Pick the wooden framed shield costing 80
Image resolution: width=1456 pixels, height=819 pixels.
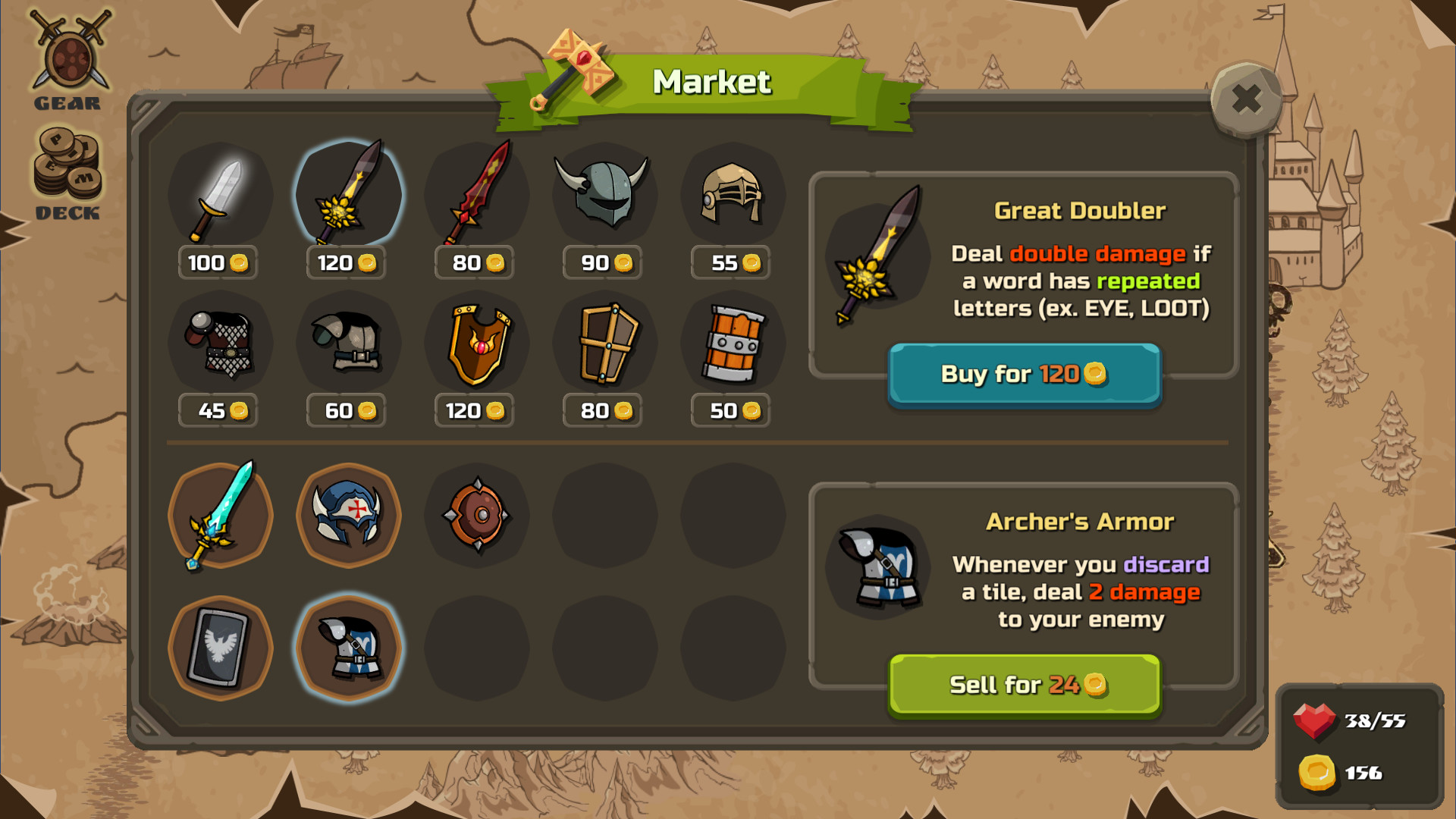(x=604, y=343)
